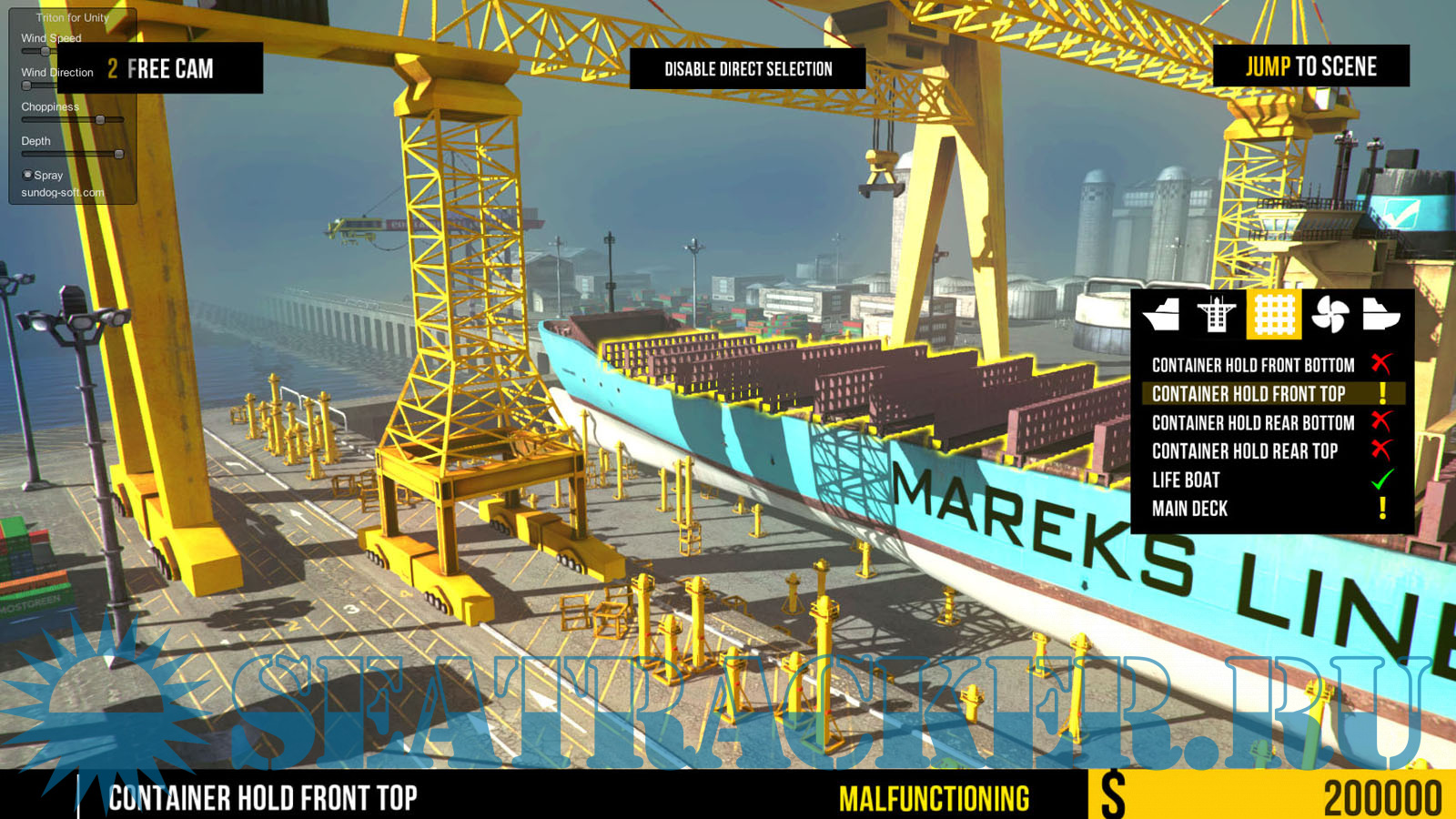
Task: Select Container Hold Rear Bottom entry
Action: pyautogui.click(x=1253, y=423)
